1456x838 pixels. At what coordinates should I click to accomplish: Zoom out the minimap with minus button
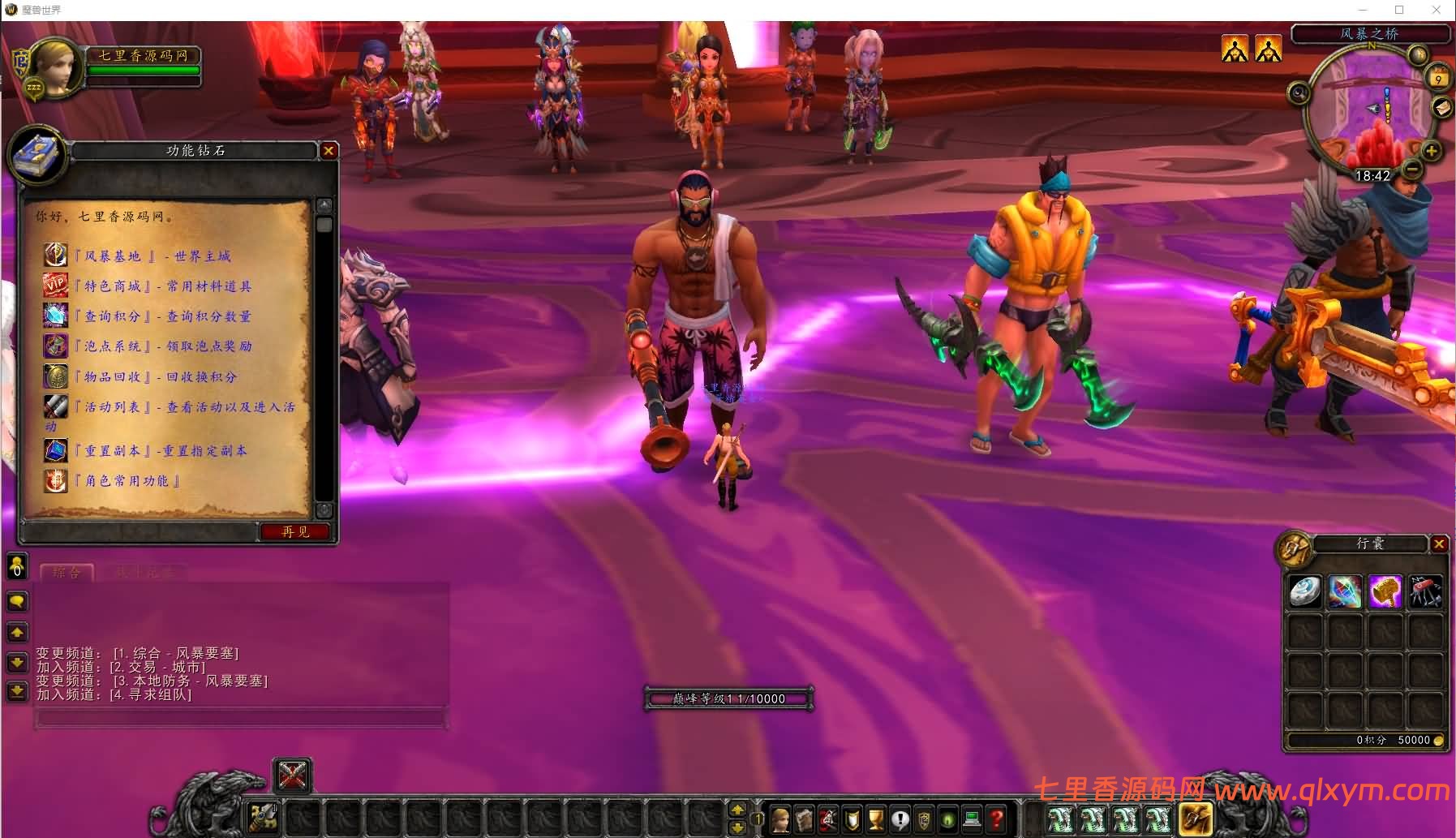pyautogui.click(x=1412, y=170)
